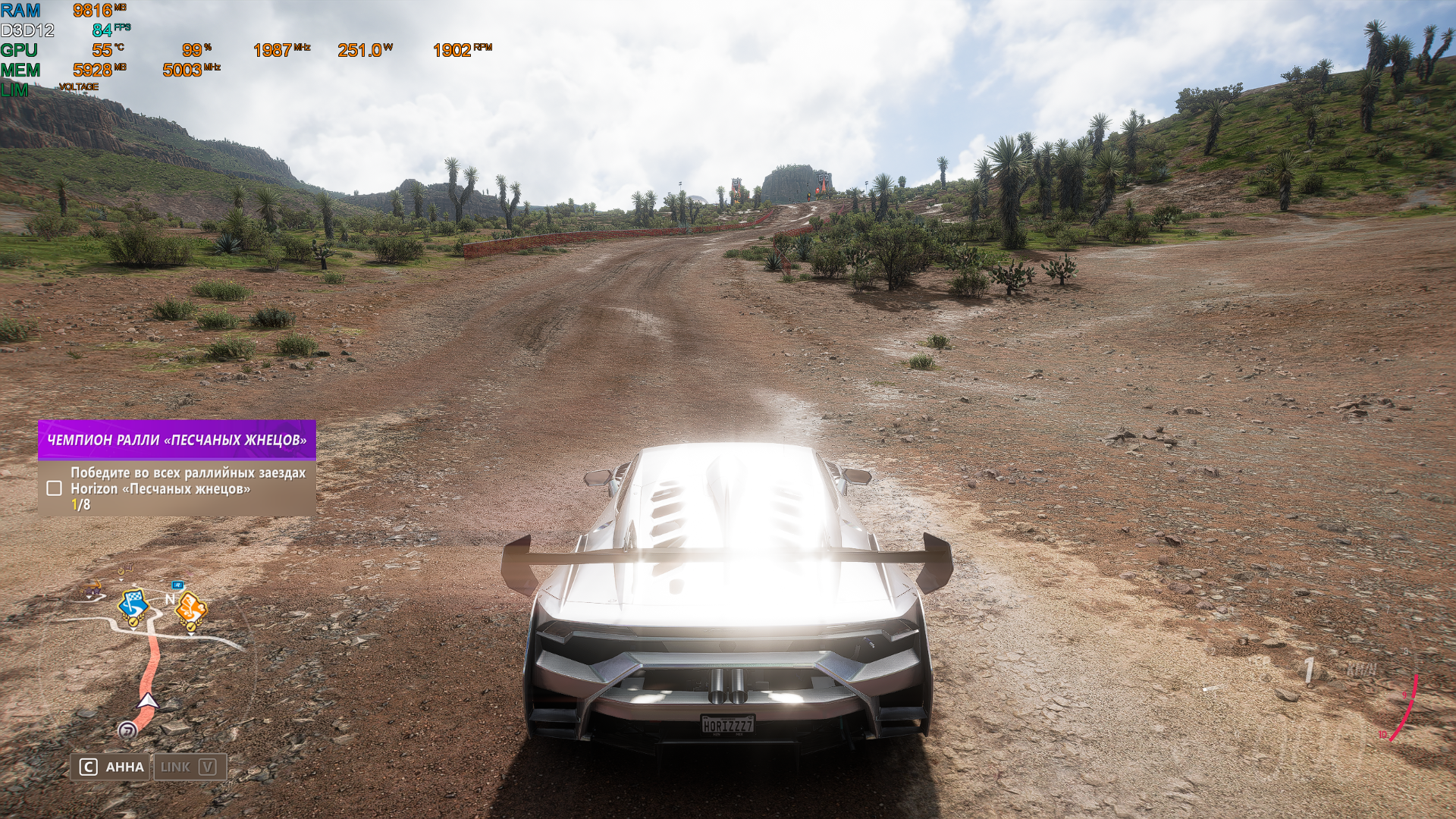This screenshot has width=1456, height=819.
Task: Select the small blue R marker on minimap
Action: [x=177, y=585]
